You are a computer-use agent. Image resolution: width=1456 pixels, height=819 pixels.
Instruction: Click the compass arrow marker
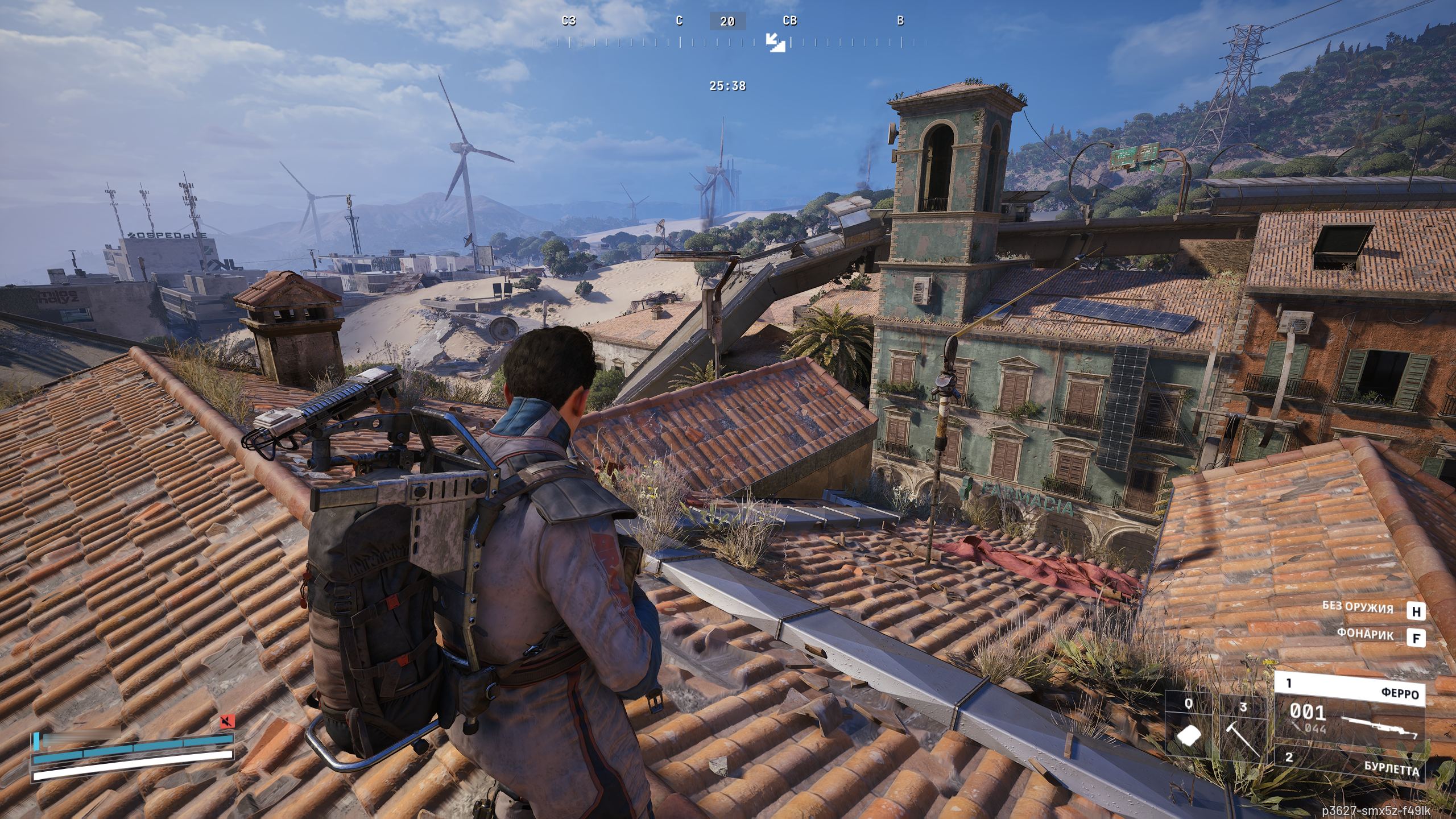coord(775,42)
